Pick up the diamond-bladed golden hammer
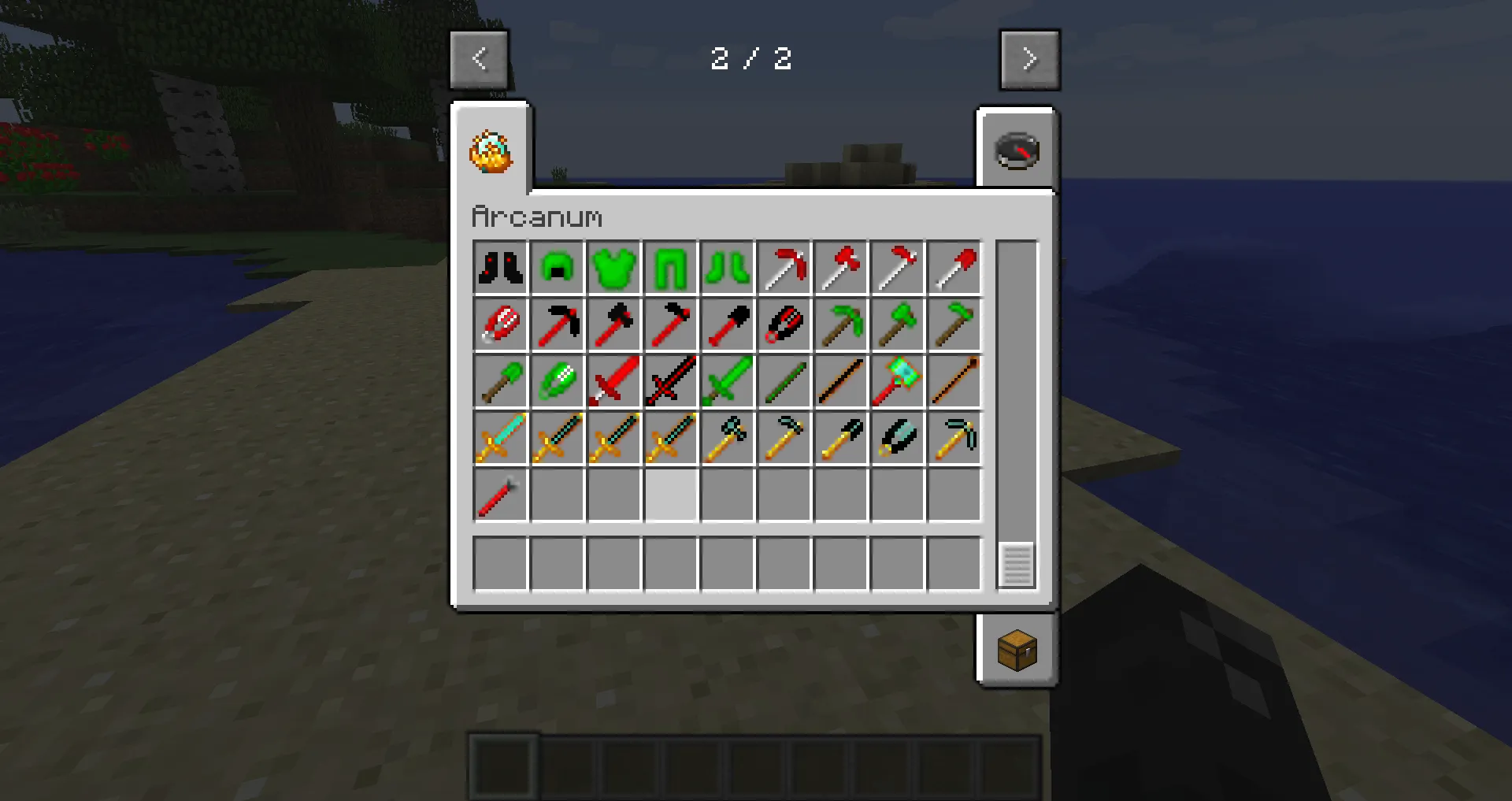The height and width of the screenshot is (801, 1512). tap(727, 438)
